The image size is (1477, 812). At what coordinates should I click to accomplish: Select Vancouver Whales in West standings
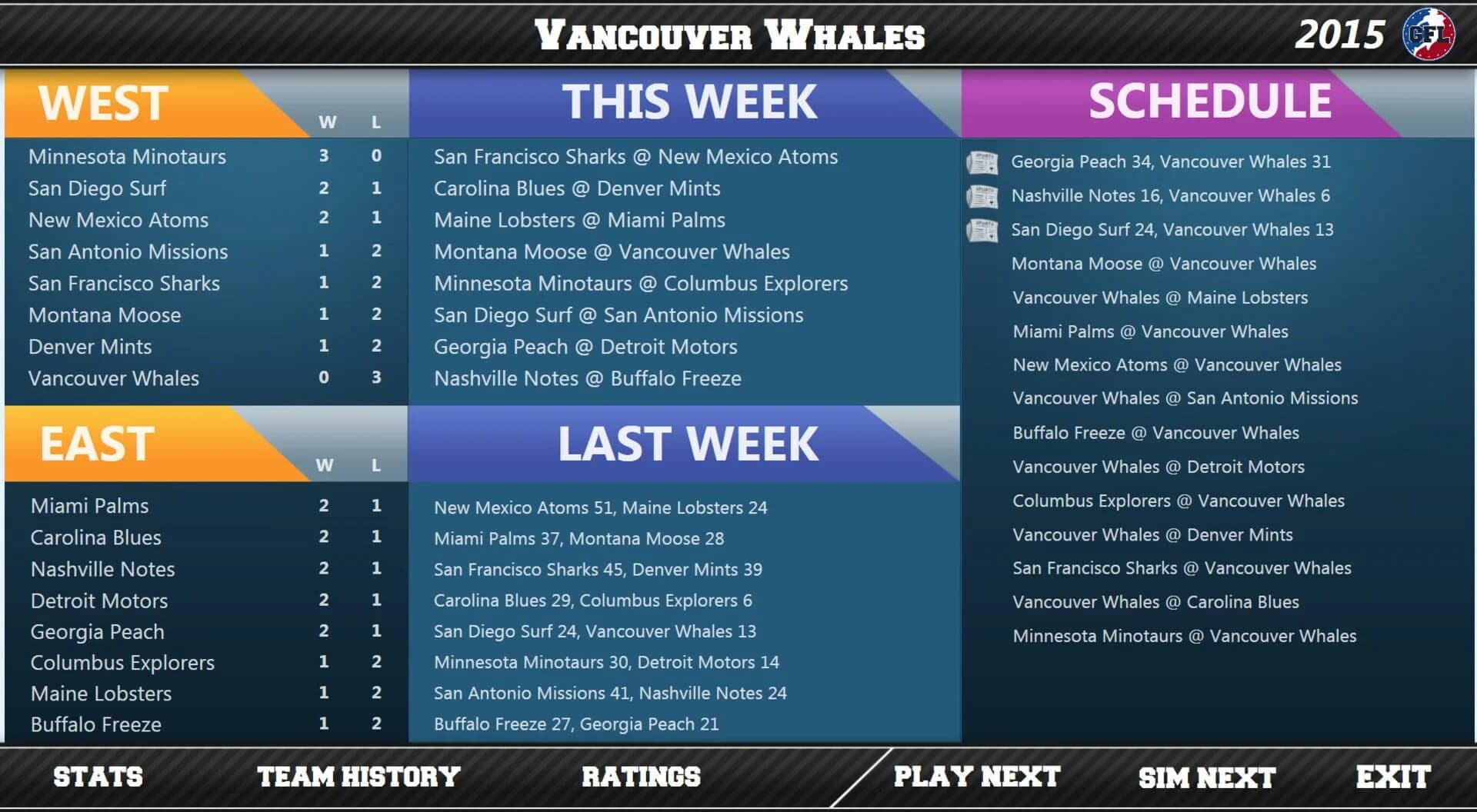114,378
